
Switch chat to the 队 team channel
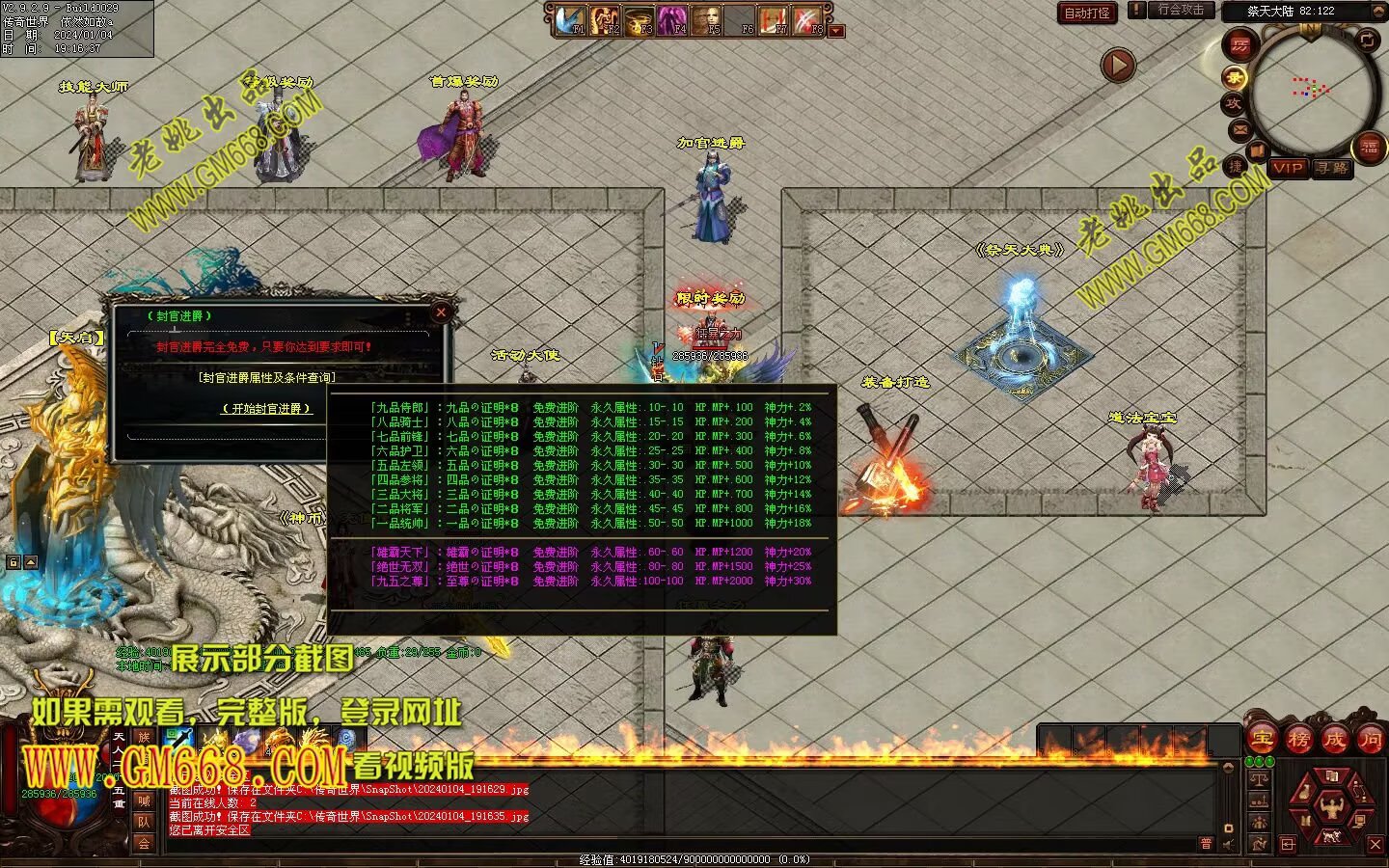coord(144,822)
